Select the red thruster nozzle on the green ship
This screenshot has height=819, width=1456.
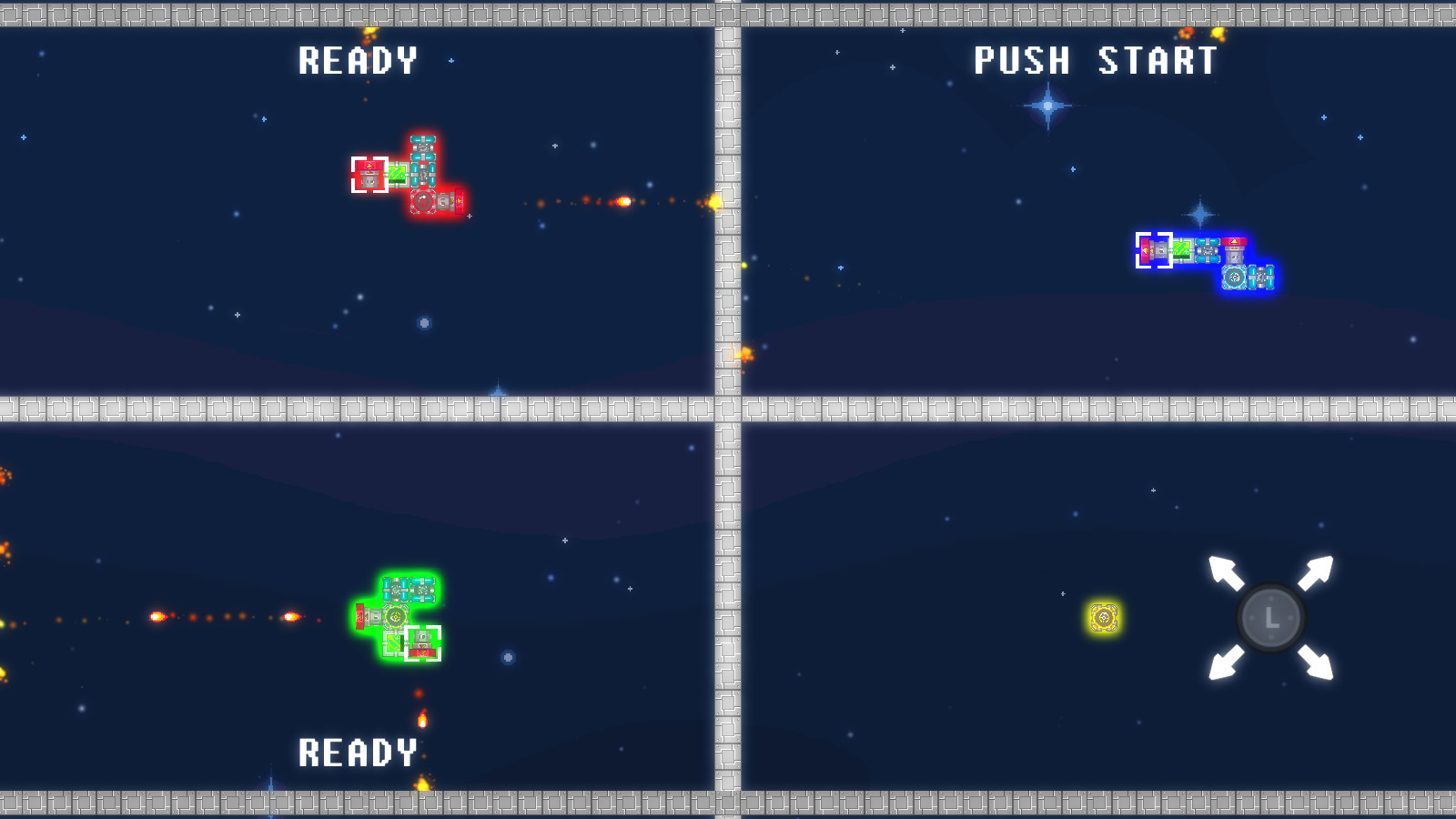coord(359,616)
